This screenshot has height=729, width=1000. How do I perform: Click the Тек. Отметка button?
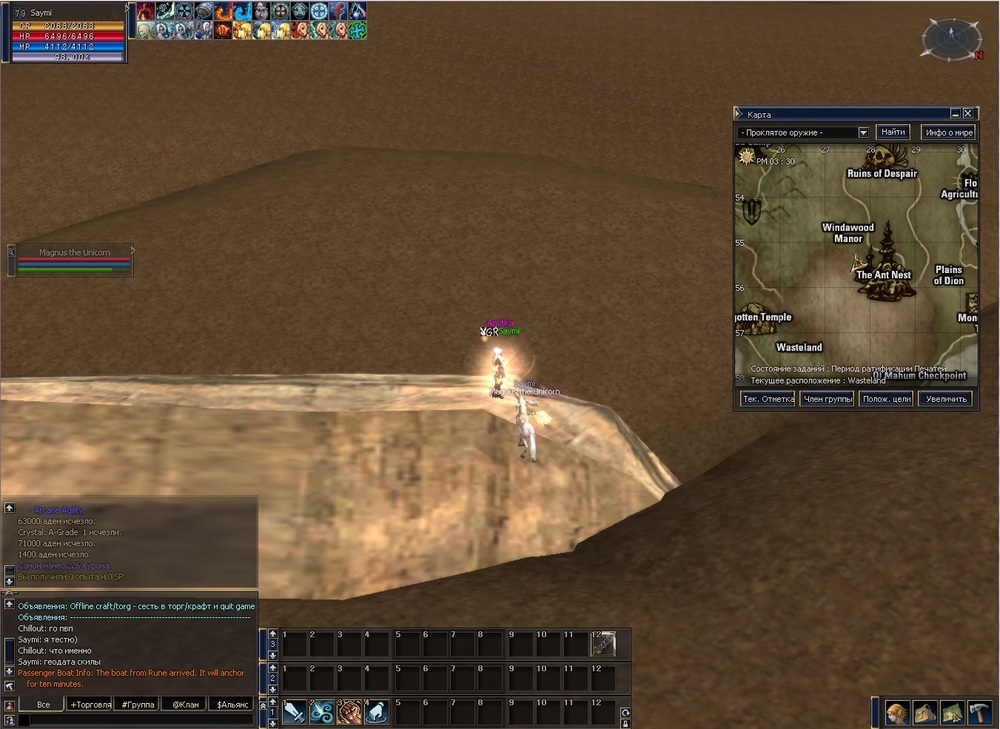coord(767,399)
